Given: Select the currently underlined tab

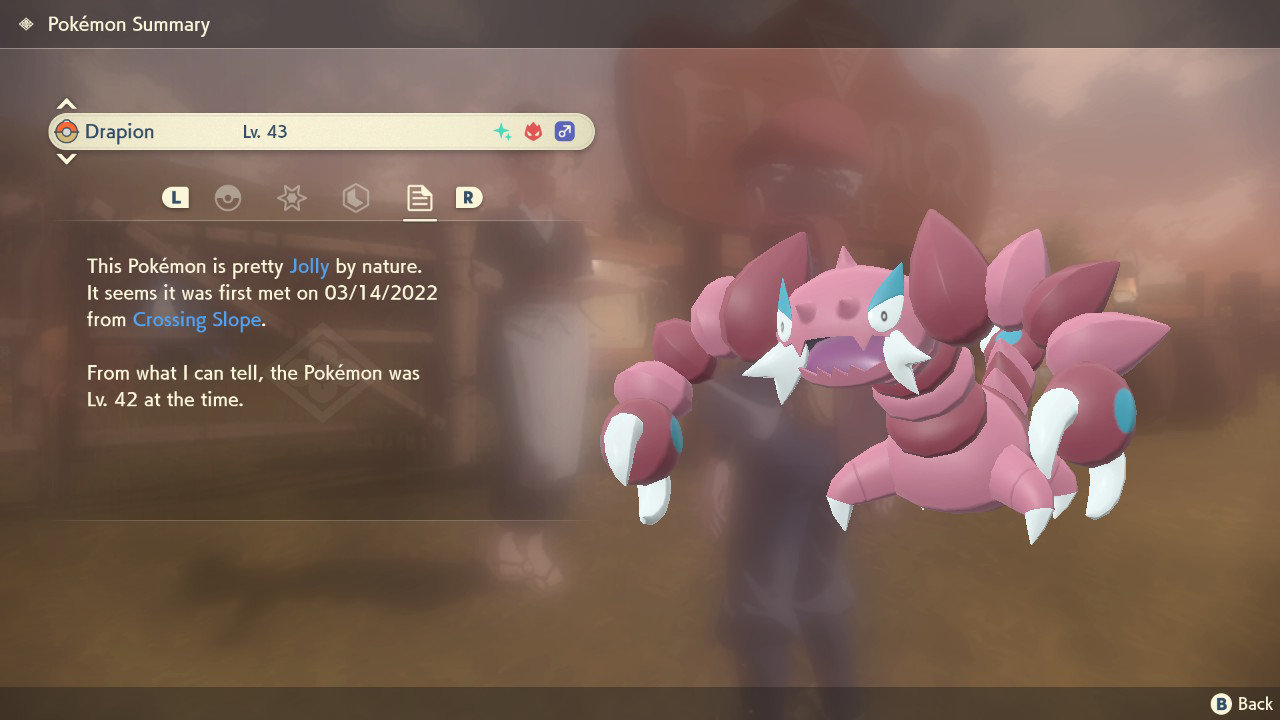Looking at the screenshot, I should tap(419, 198).
